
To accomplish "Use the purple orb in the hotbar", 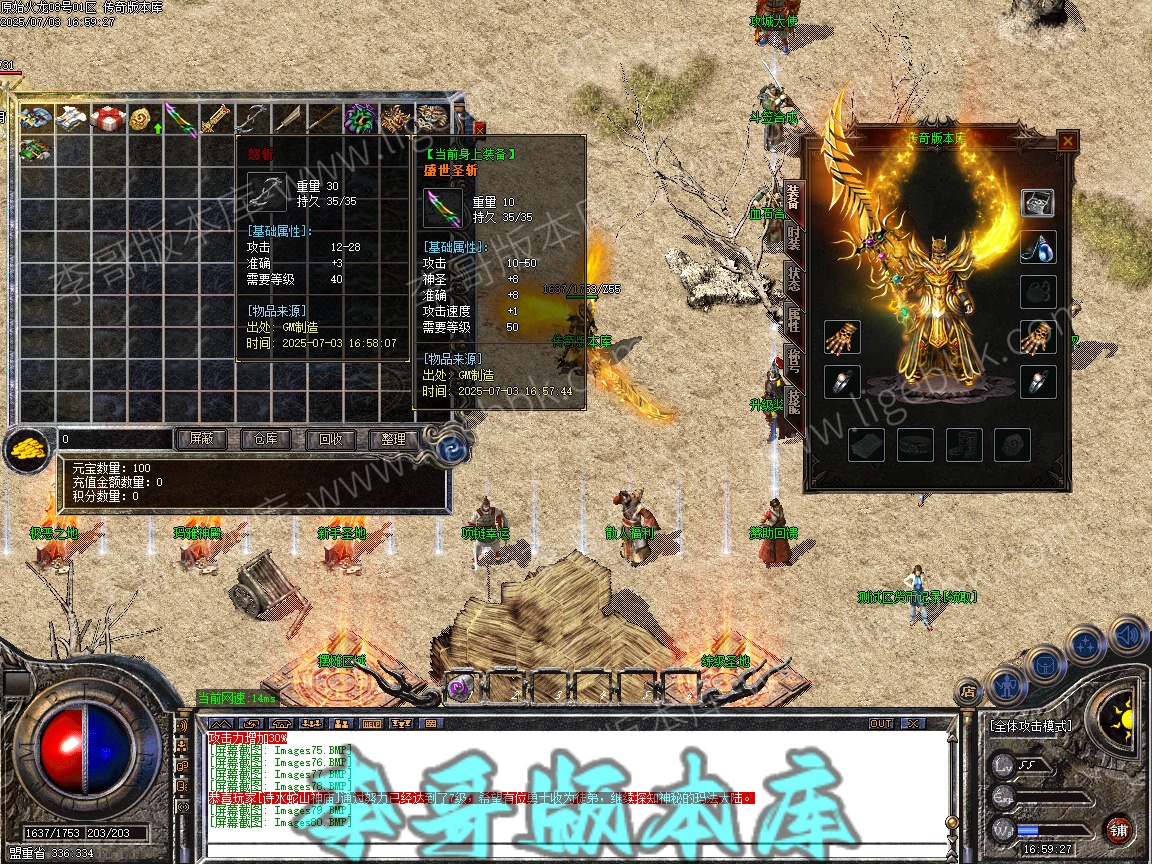I will pyautogui.click(x=461, y=687).
